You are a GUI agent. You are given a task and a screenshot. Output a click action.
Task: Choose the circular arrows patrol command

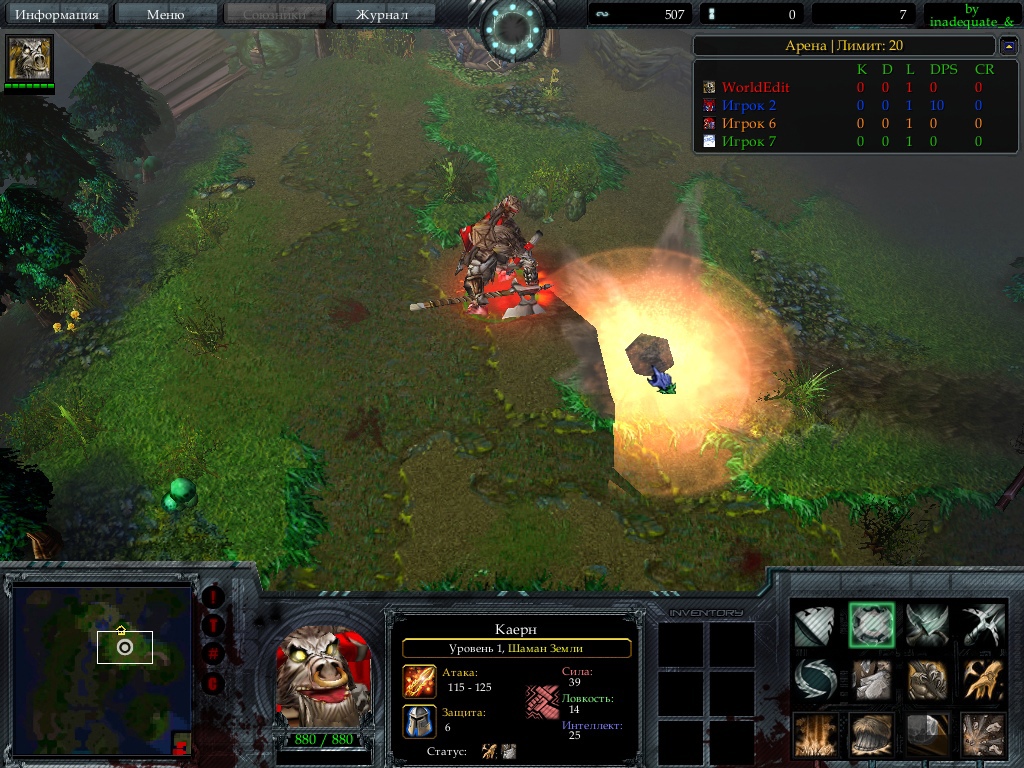[x=814, y=679]
